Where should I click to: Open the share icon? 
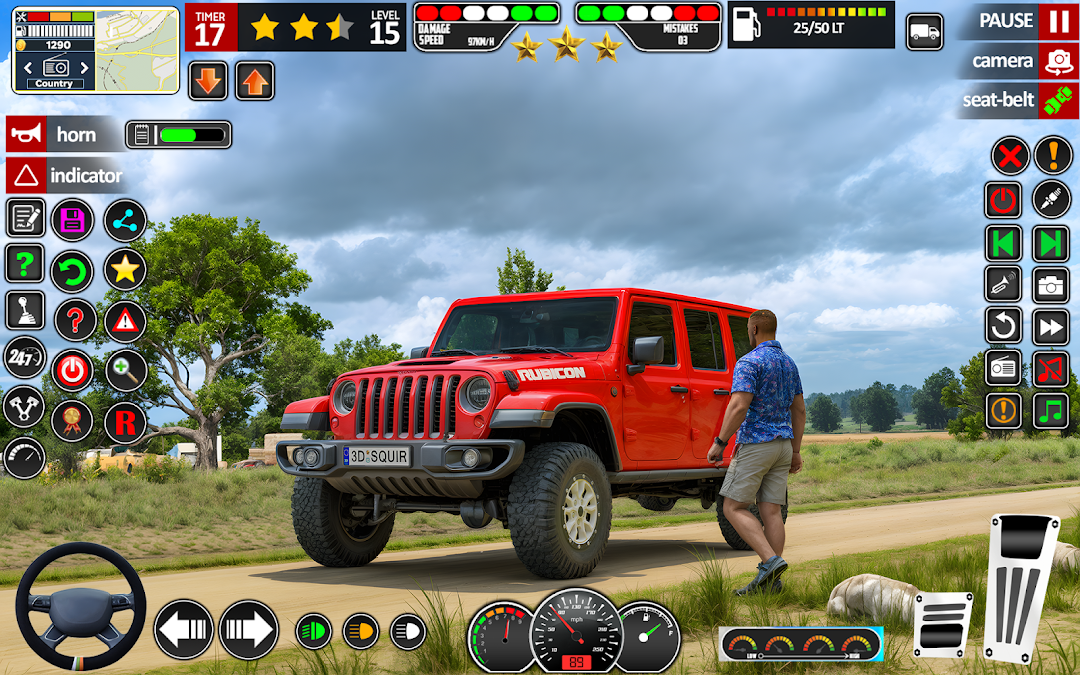click(125, 220)
